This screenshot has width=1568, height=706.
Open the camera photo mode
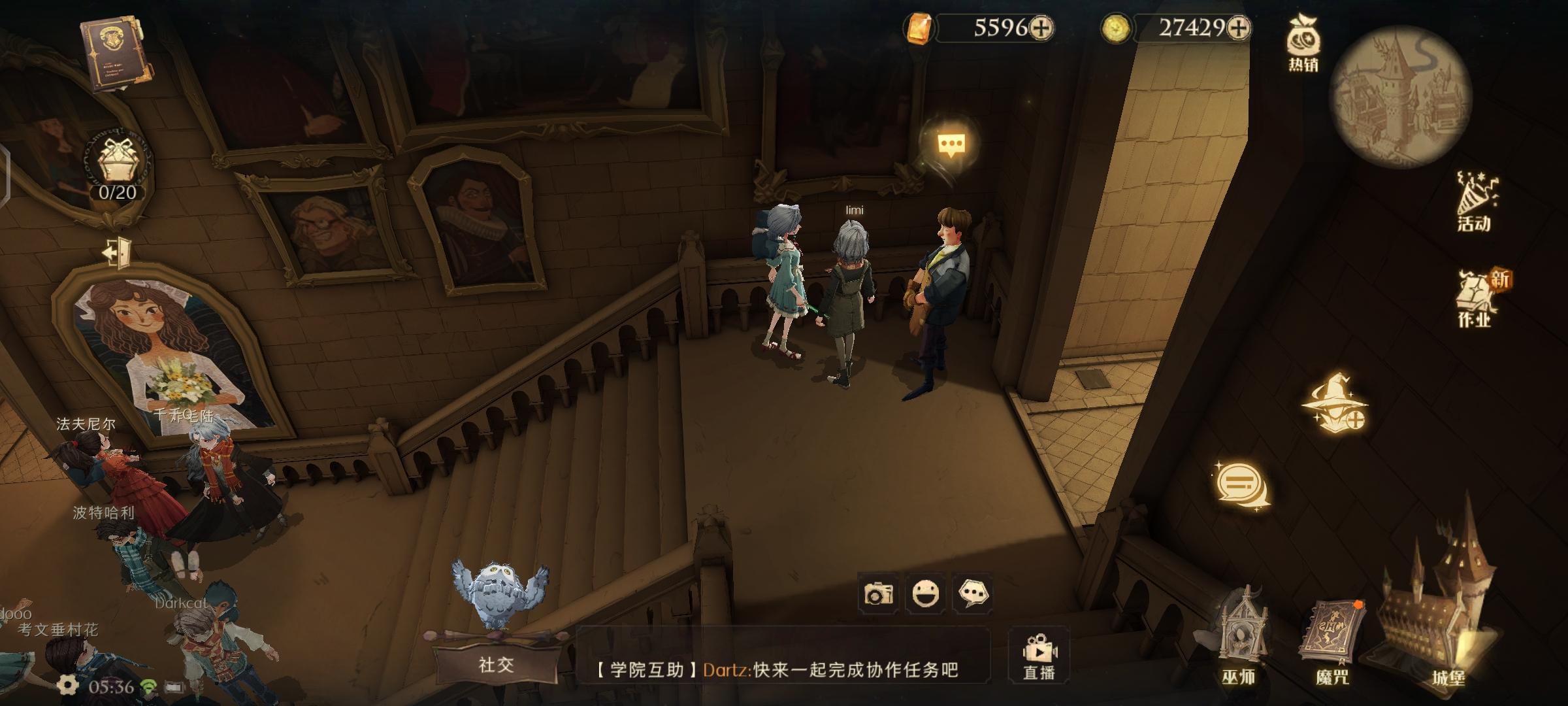[878, 594]
